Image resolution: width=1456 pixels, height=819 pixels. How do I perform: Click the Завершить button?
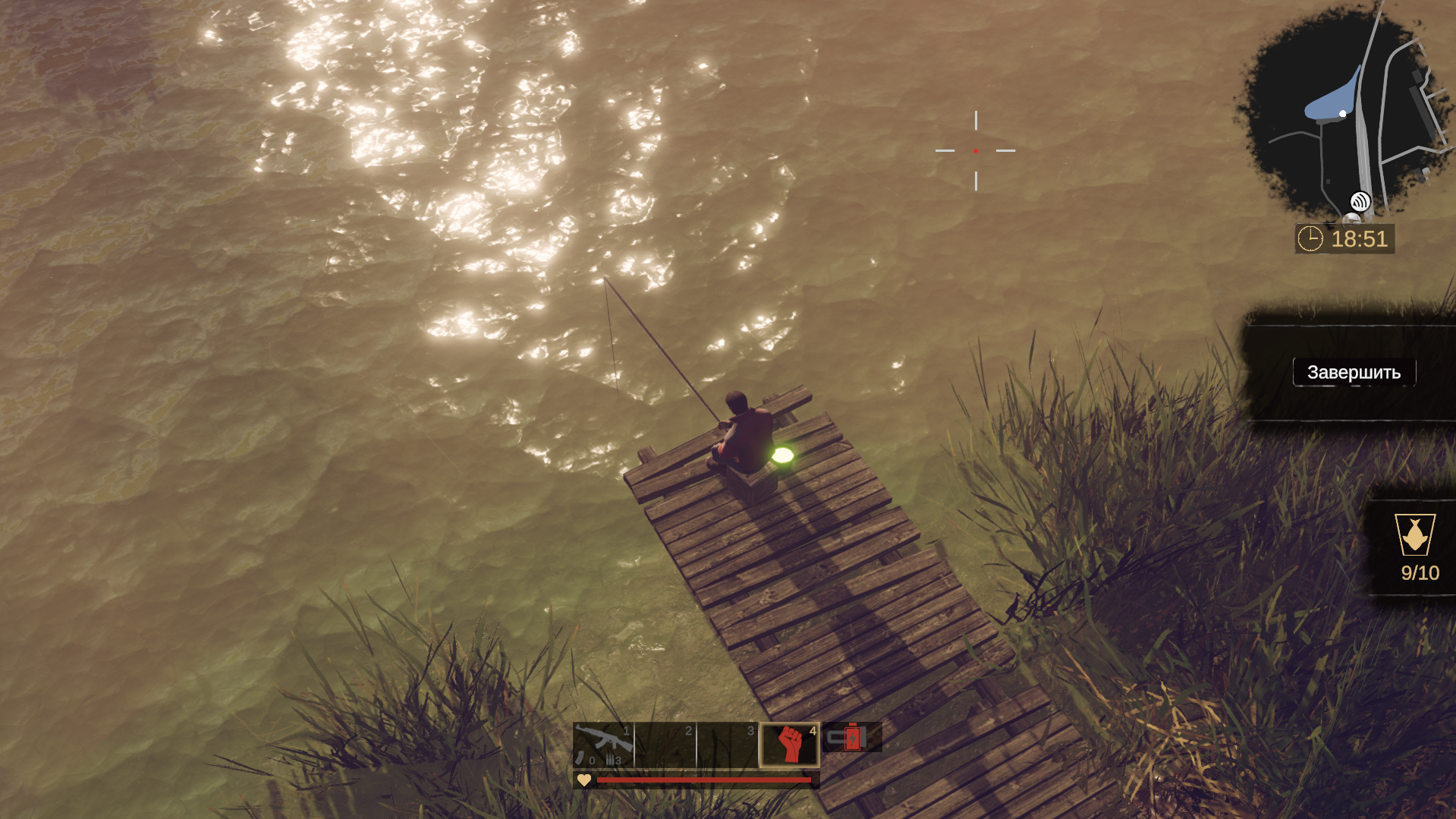[x=1354, y=373]
